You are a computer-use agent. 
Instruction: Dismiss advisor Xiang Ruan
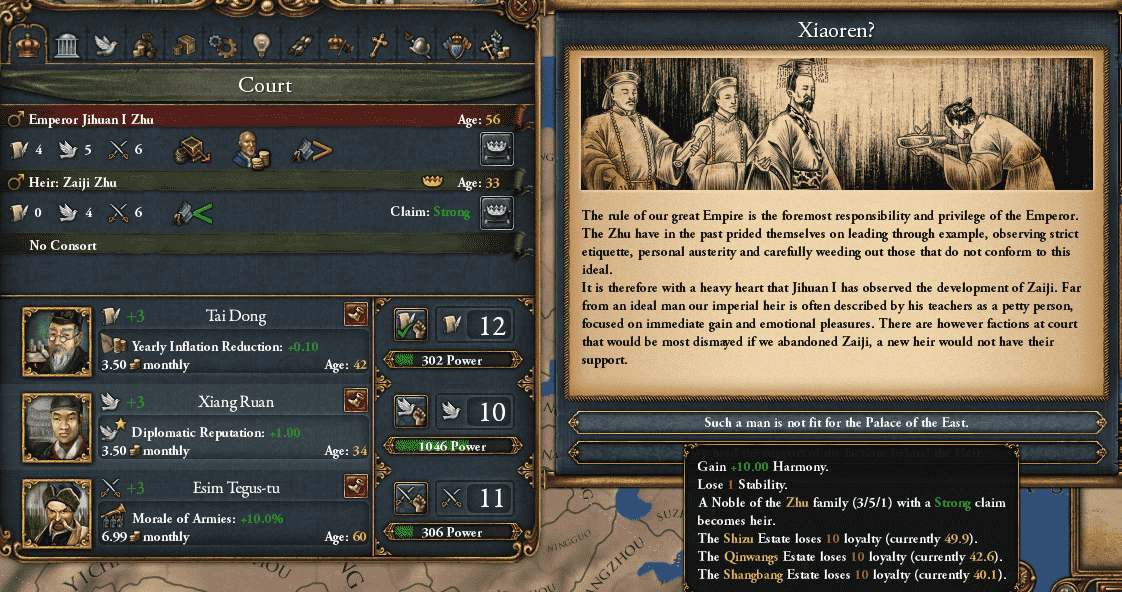[x=355, y=401]
